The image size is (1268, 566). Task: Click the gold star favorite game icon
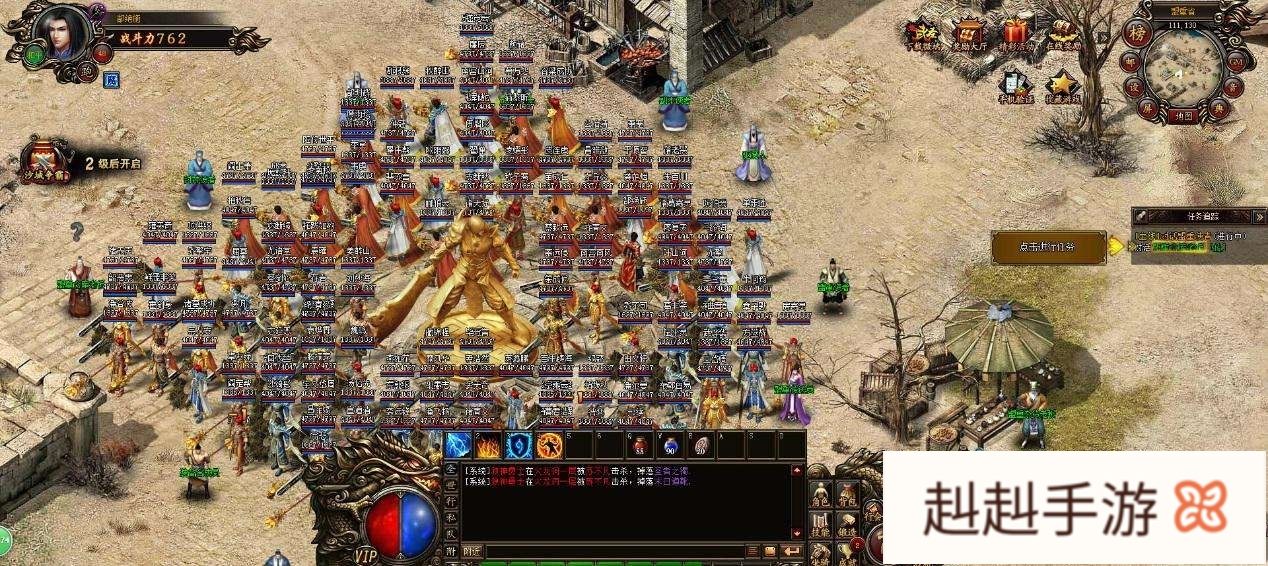[x=1062, y=87]
